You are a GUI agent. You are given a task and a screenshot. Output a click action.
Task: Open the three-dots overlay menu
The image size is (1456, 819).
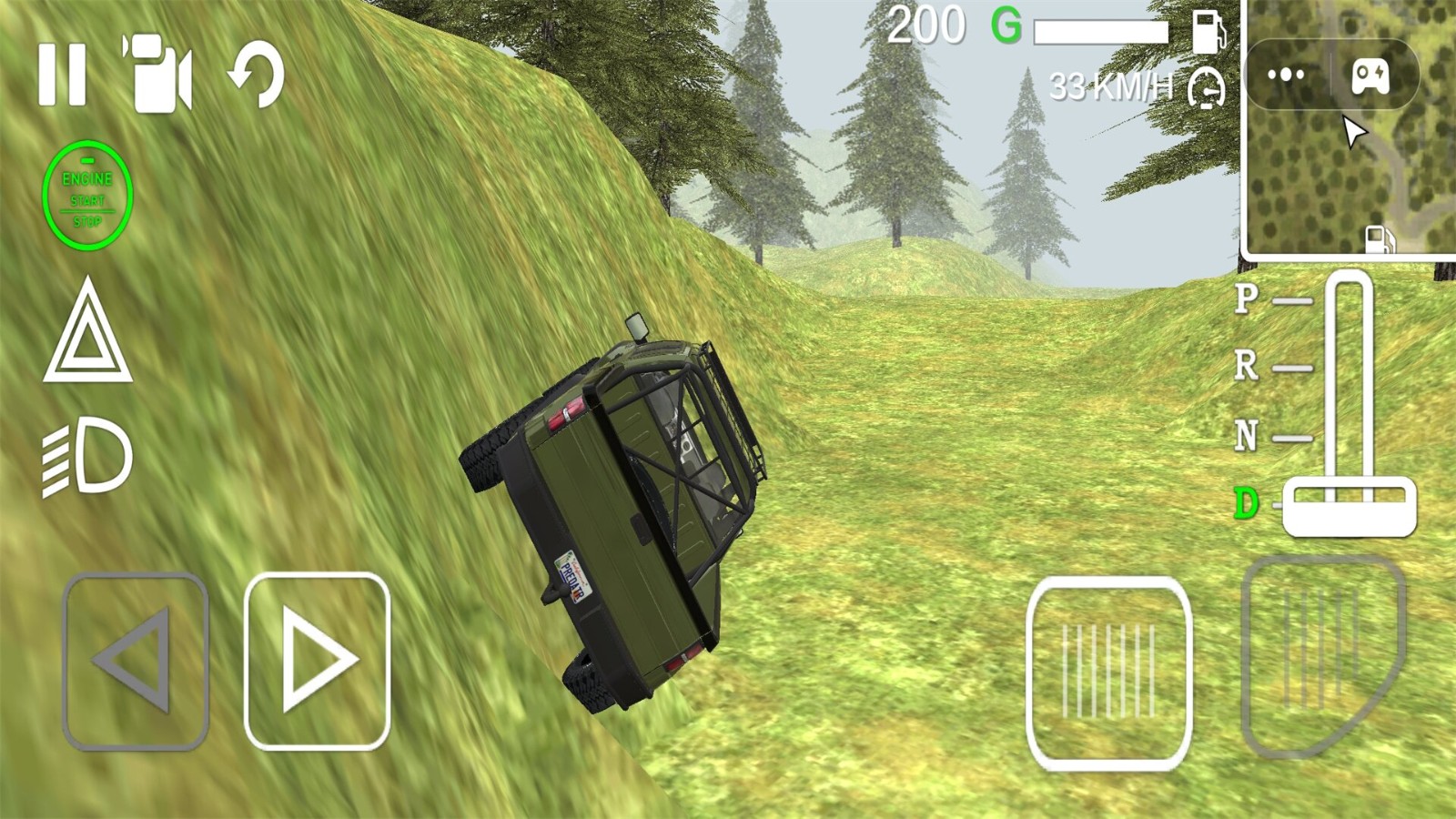(x=1286, y=75)
